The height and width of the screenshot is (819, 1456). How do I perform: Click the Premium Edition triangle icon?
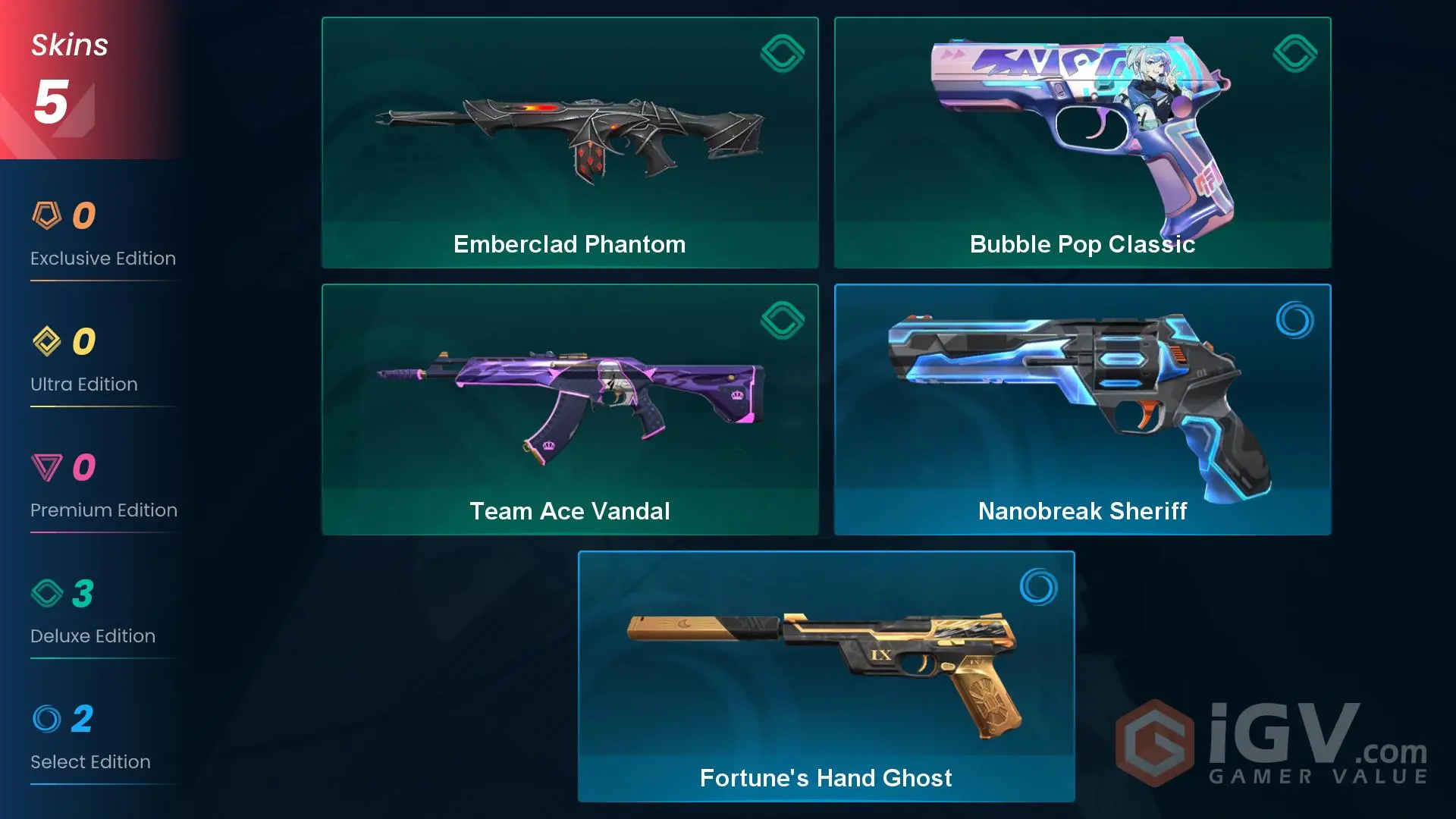tap(47, 466)
